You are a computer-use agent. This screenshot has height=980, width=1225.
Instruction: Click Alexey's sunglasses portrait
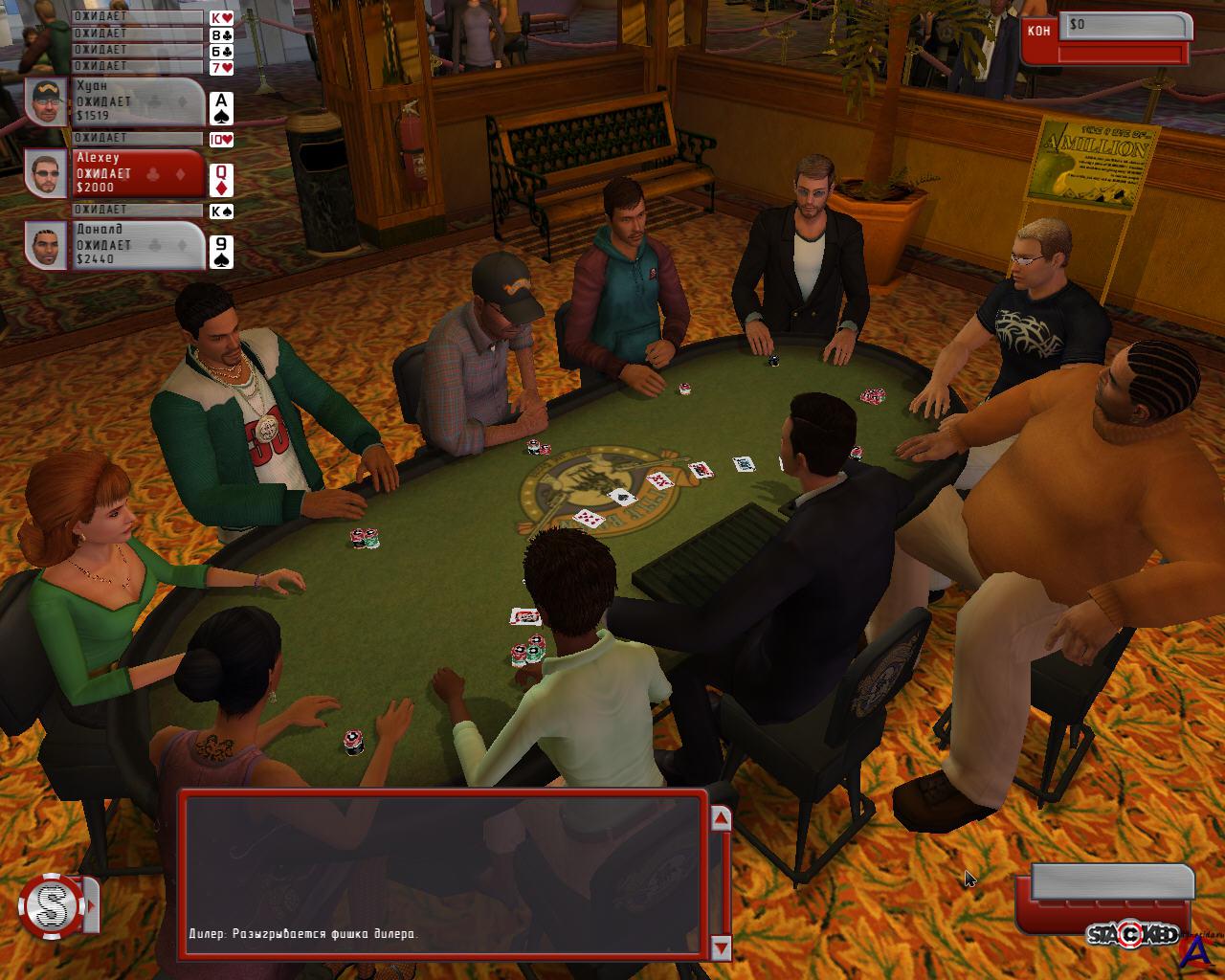point(46,174)
